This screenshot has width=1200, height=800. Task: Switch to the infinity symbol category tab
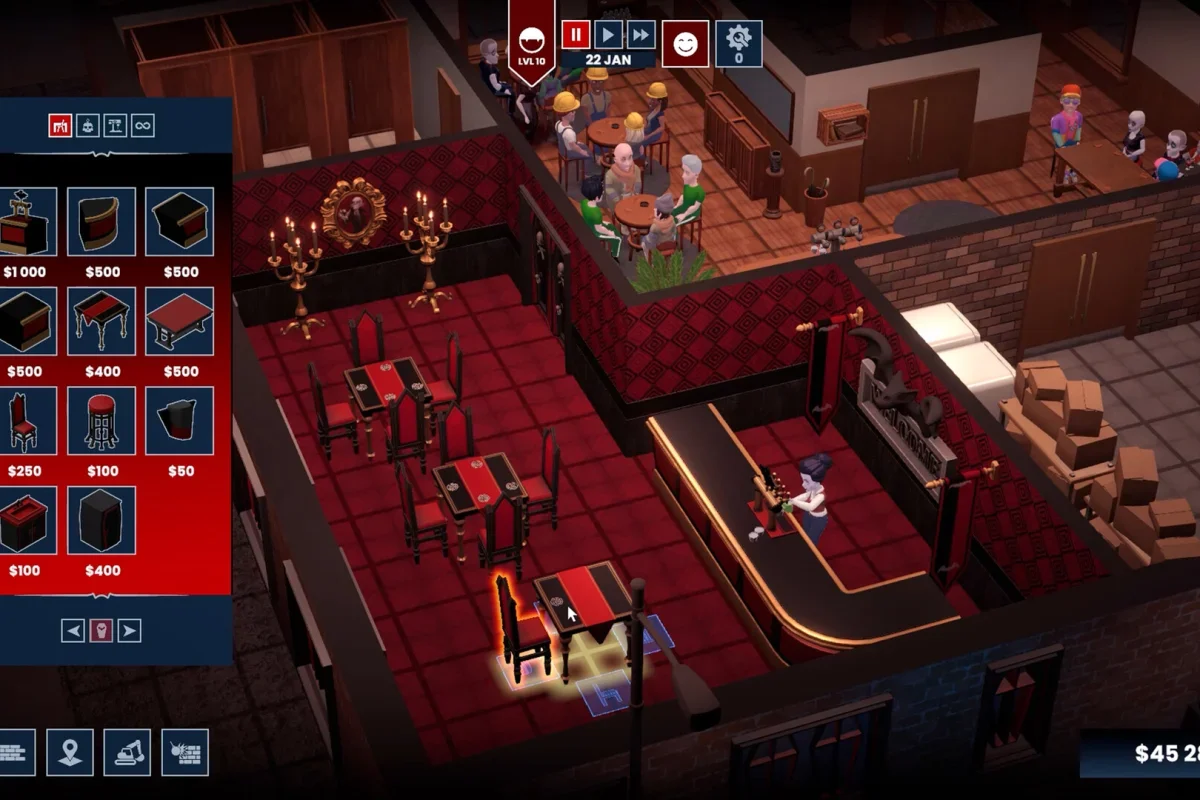pyautogui.click(x=143, y=125)
